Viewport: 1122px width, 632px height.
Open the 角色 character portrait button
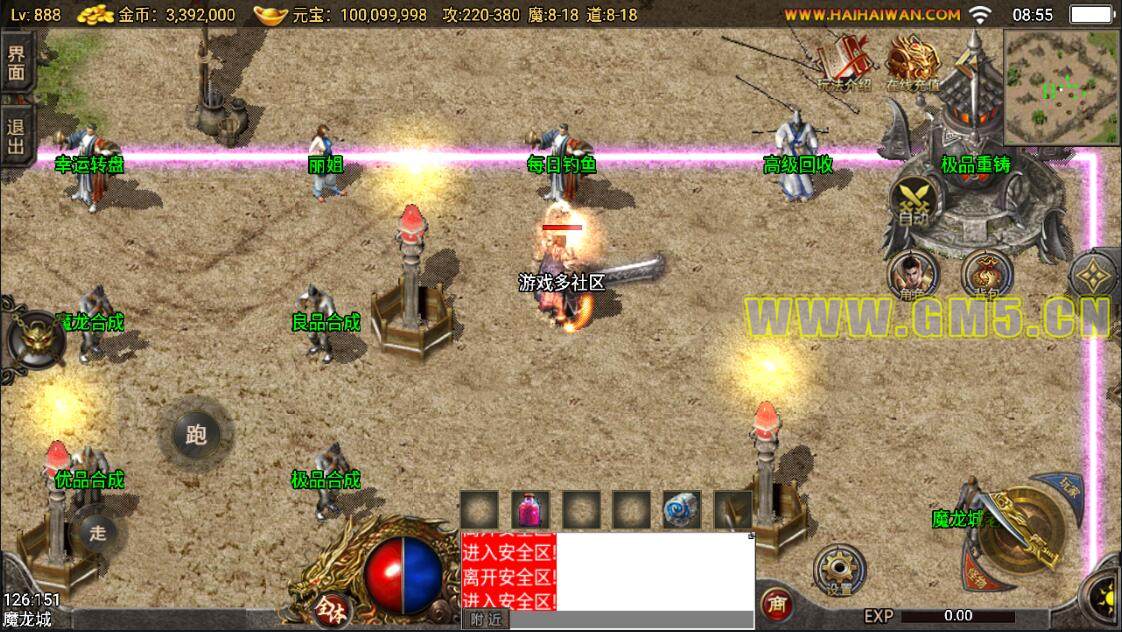point(911,276)
